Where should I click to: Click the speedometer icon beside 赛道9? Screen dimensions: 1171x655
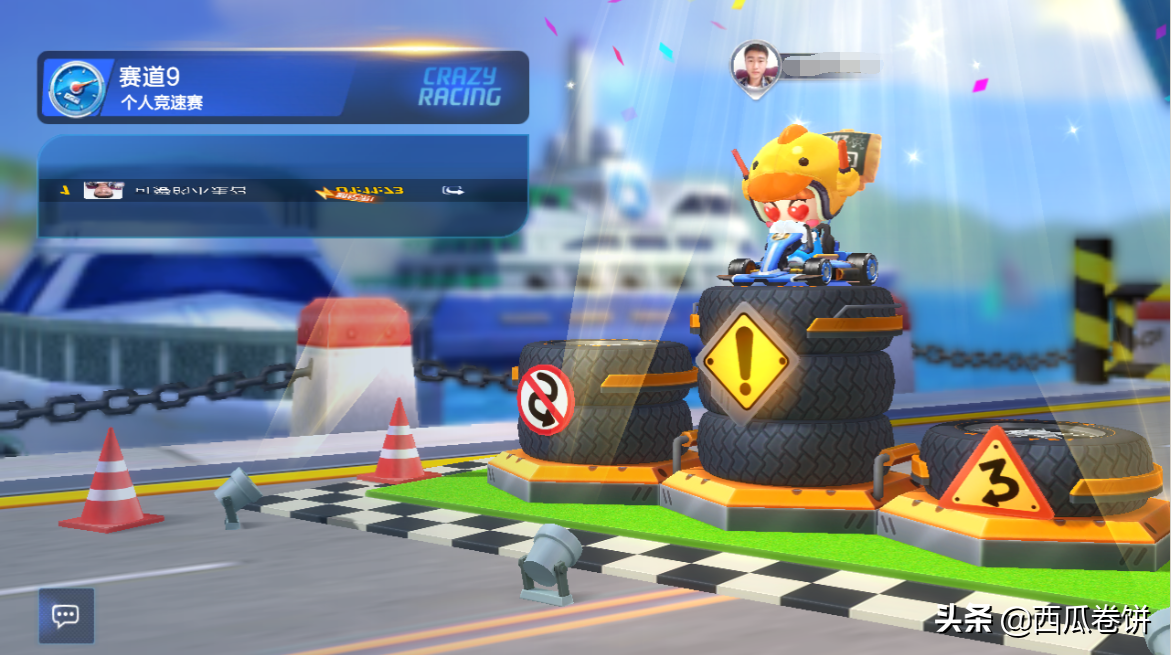point(76,88)
